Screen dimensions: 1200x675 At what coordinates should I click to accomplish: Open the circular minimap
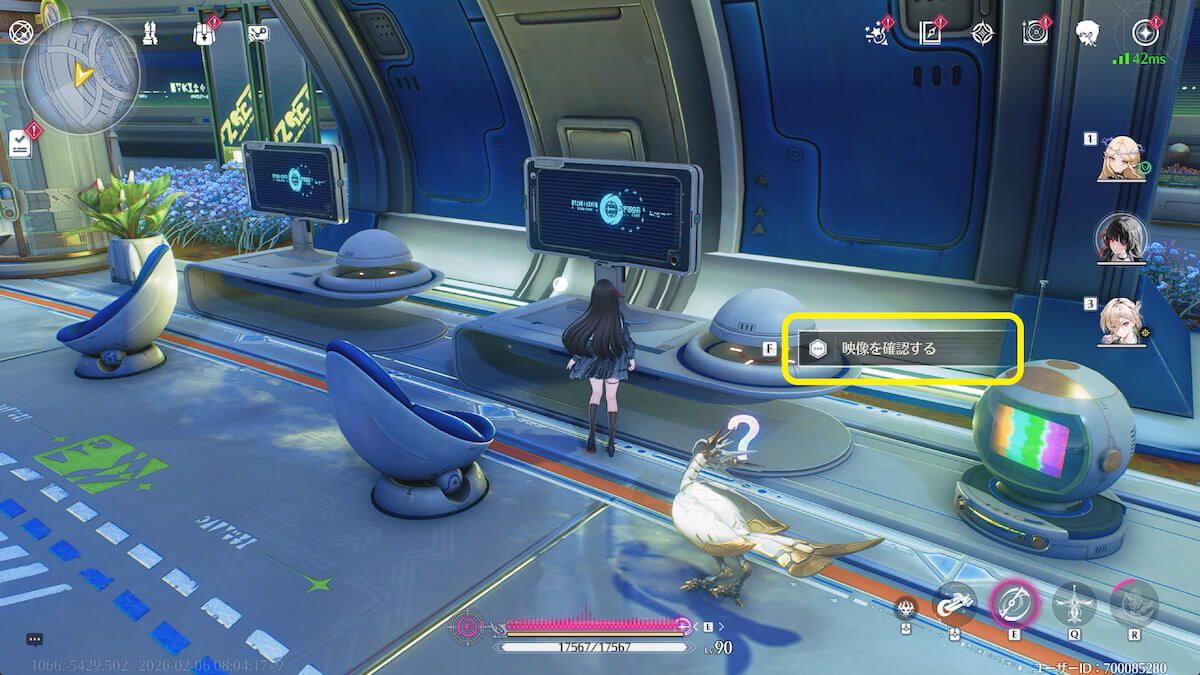tap(81, 76)
